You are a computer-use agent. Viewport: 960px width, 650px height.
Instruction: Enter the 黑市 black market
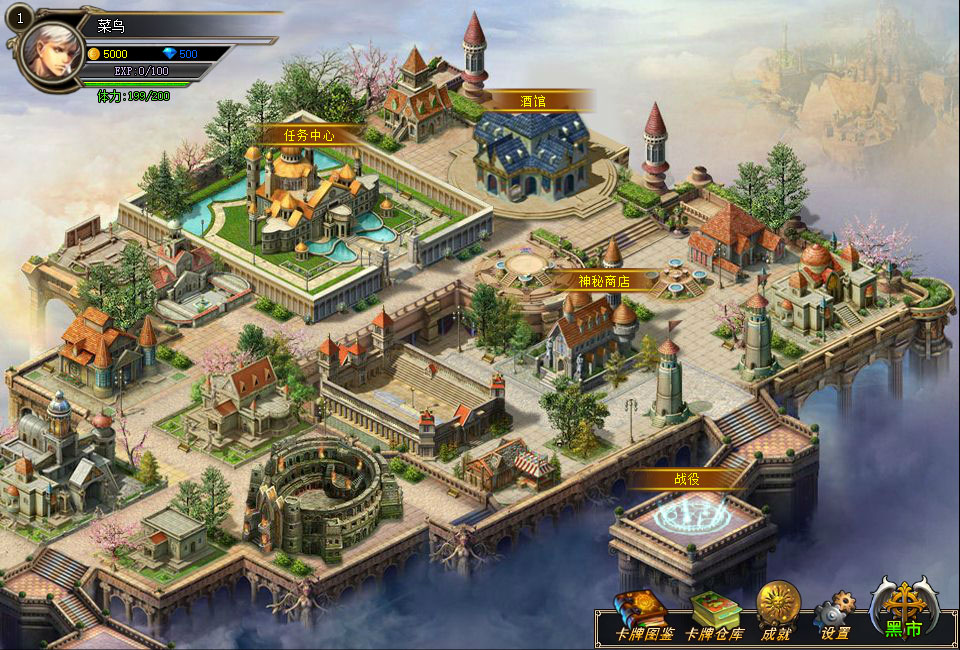pos(904,608)
